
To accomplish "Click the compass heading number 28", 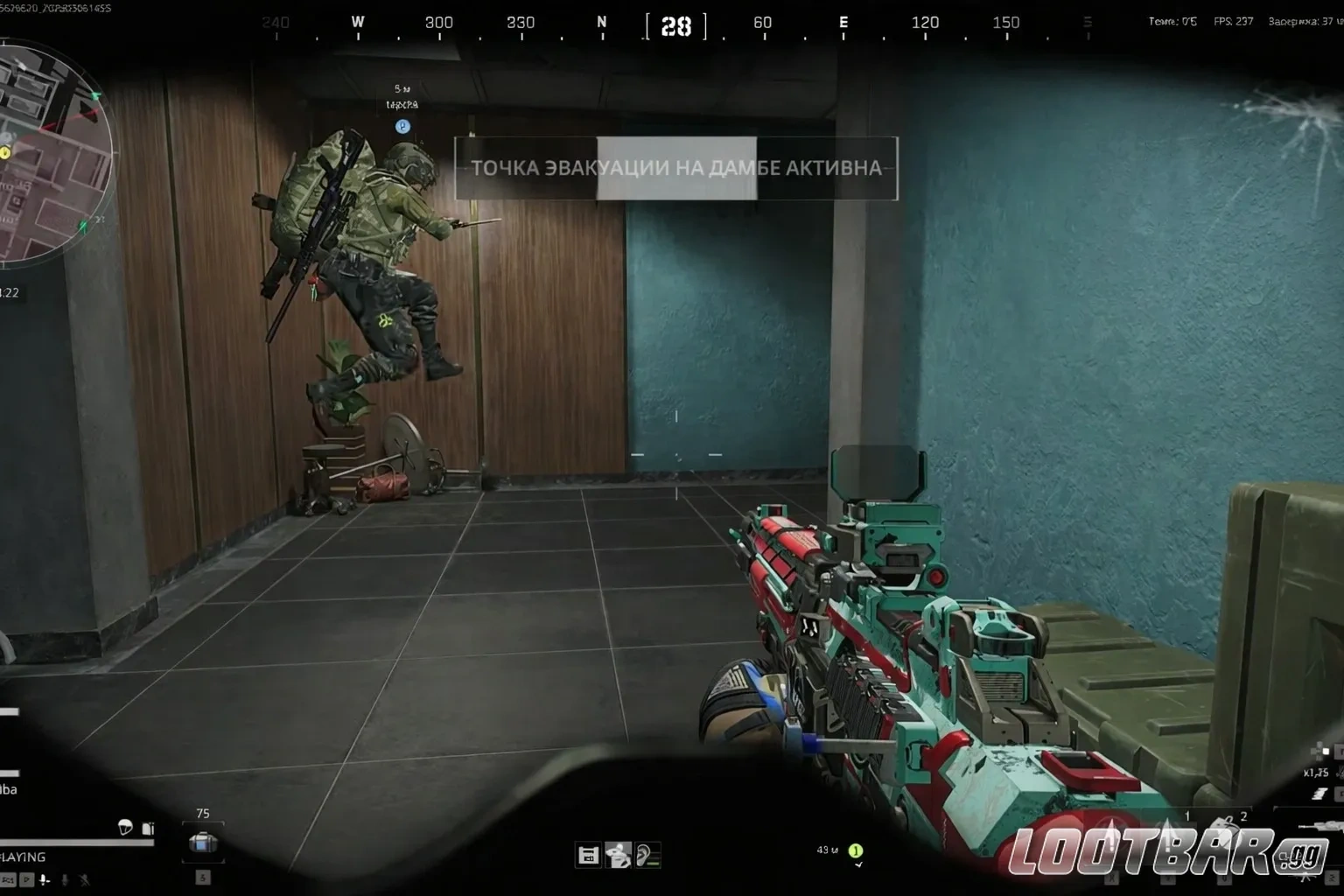I will (x=675, y=27).
